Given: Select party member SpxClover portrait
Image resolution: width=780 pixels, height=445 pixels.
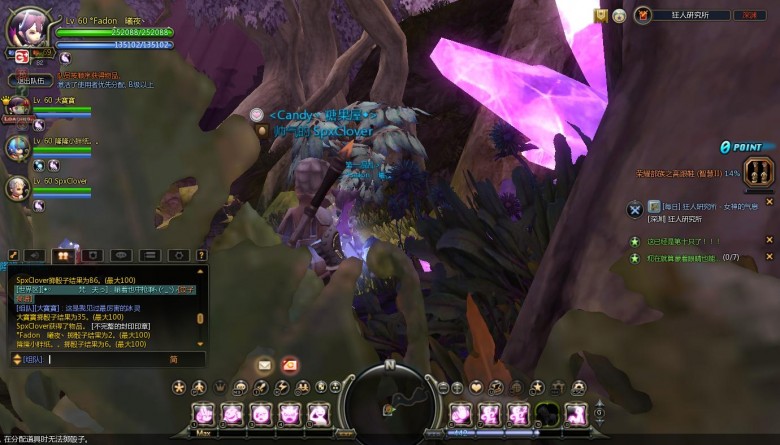Looking at the screenshot, I should coord(17,187).
